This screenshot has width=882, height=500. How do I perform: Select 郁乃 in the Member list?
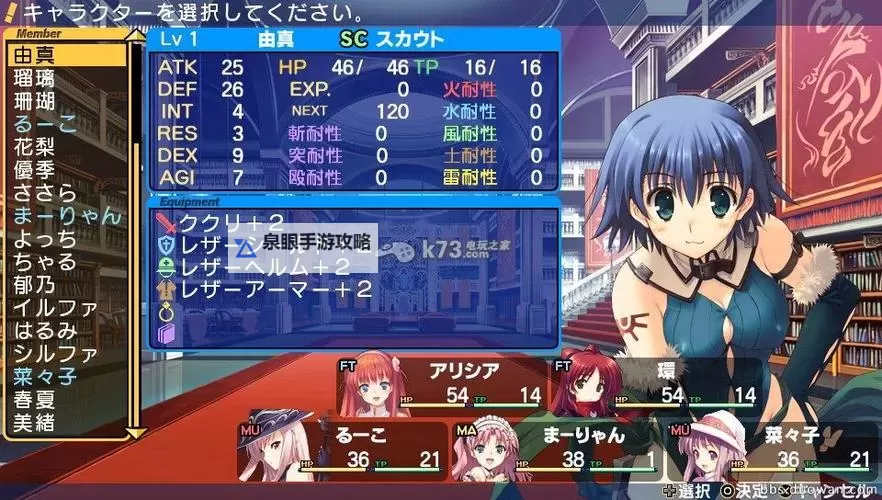point(36,284)
